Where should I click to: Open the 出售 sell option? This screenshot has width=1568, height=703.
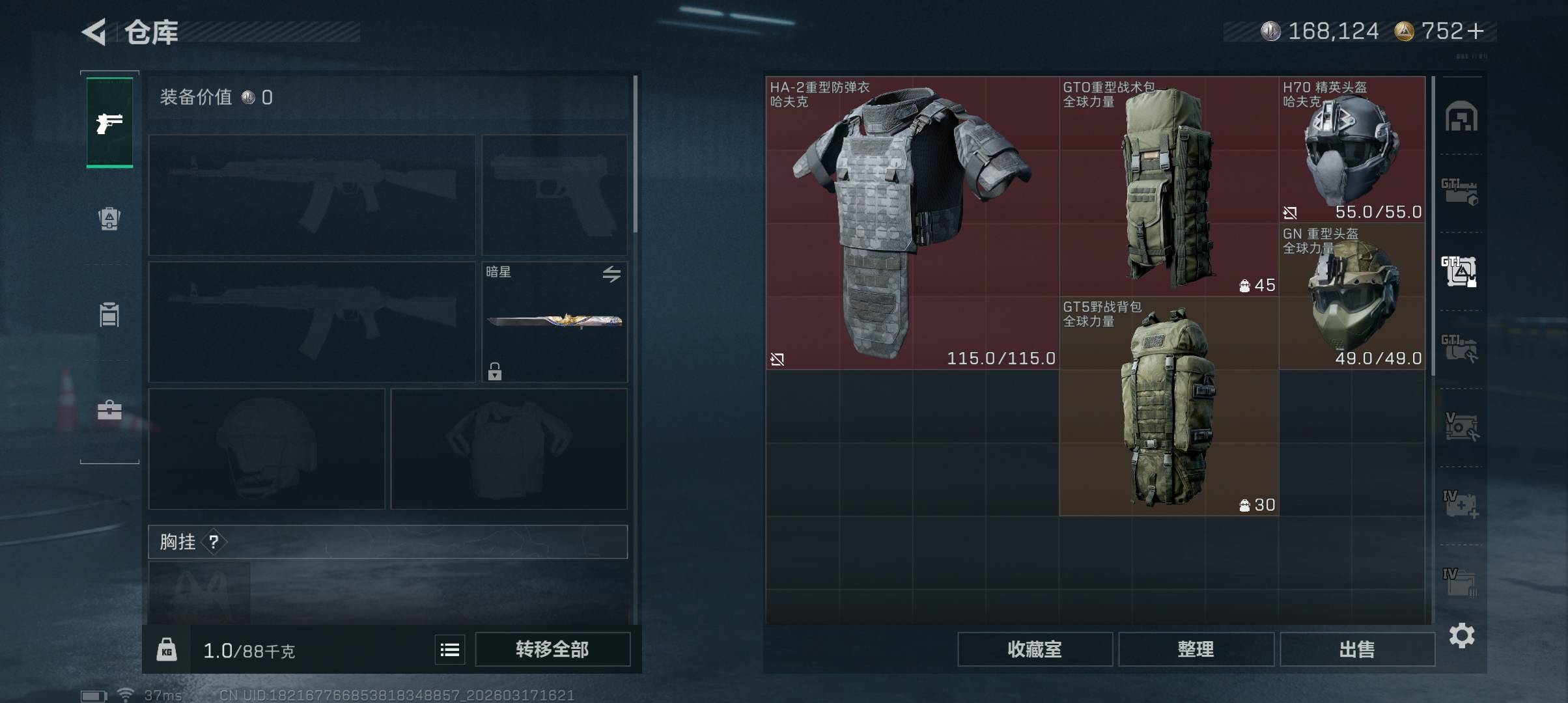(x=1357, y=649)
